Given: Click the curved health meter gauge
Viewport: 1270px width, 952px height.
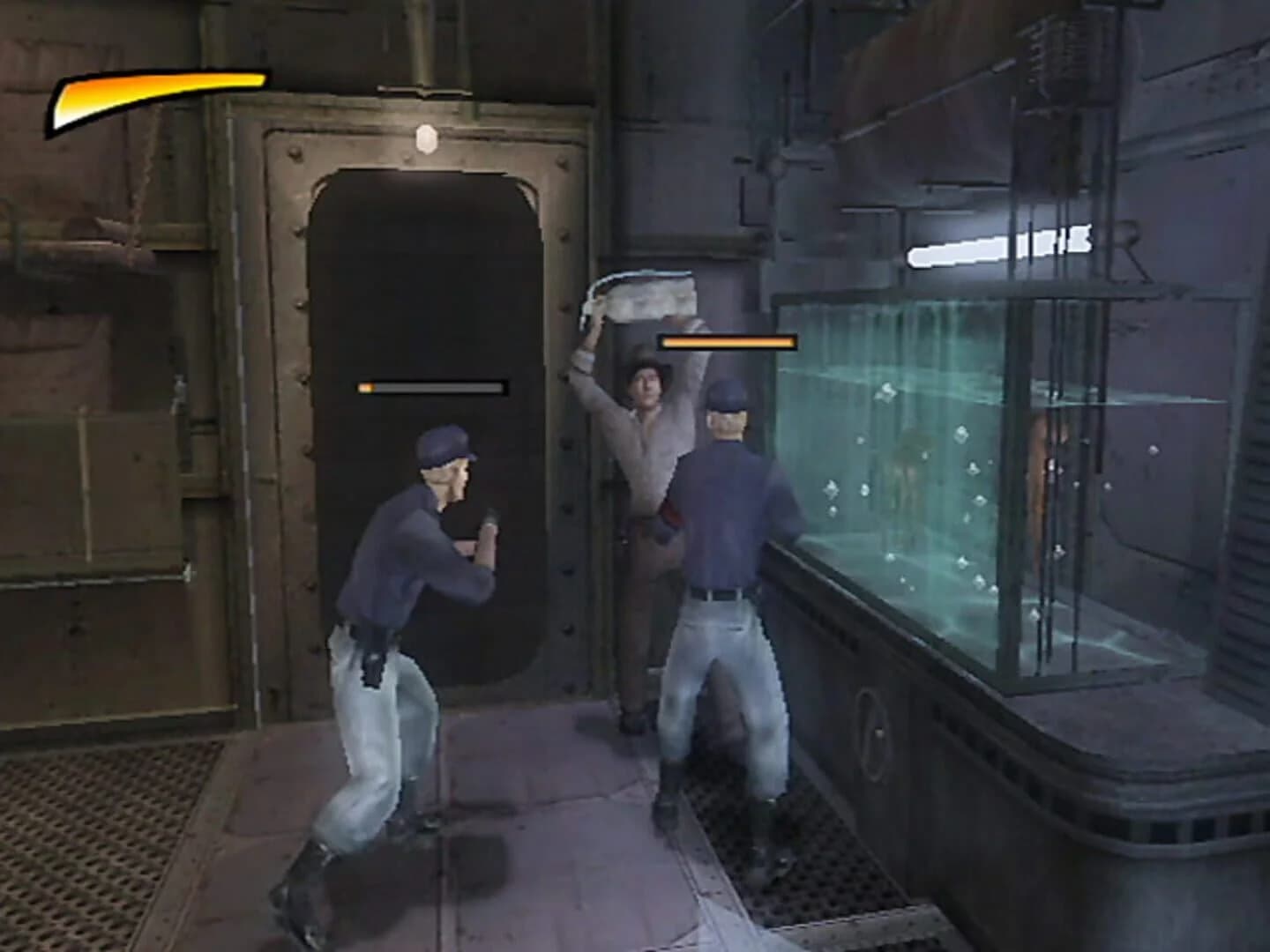Looking at the screenshot, I should (159, 97).
